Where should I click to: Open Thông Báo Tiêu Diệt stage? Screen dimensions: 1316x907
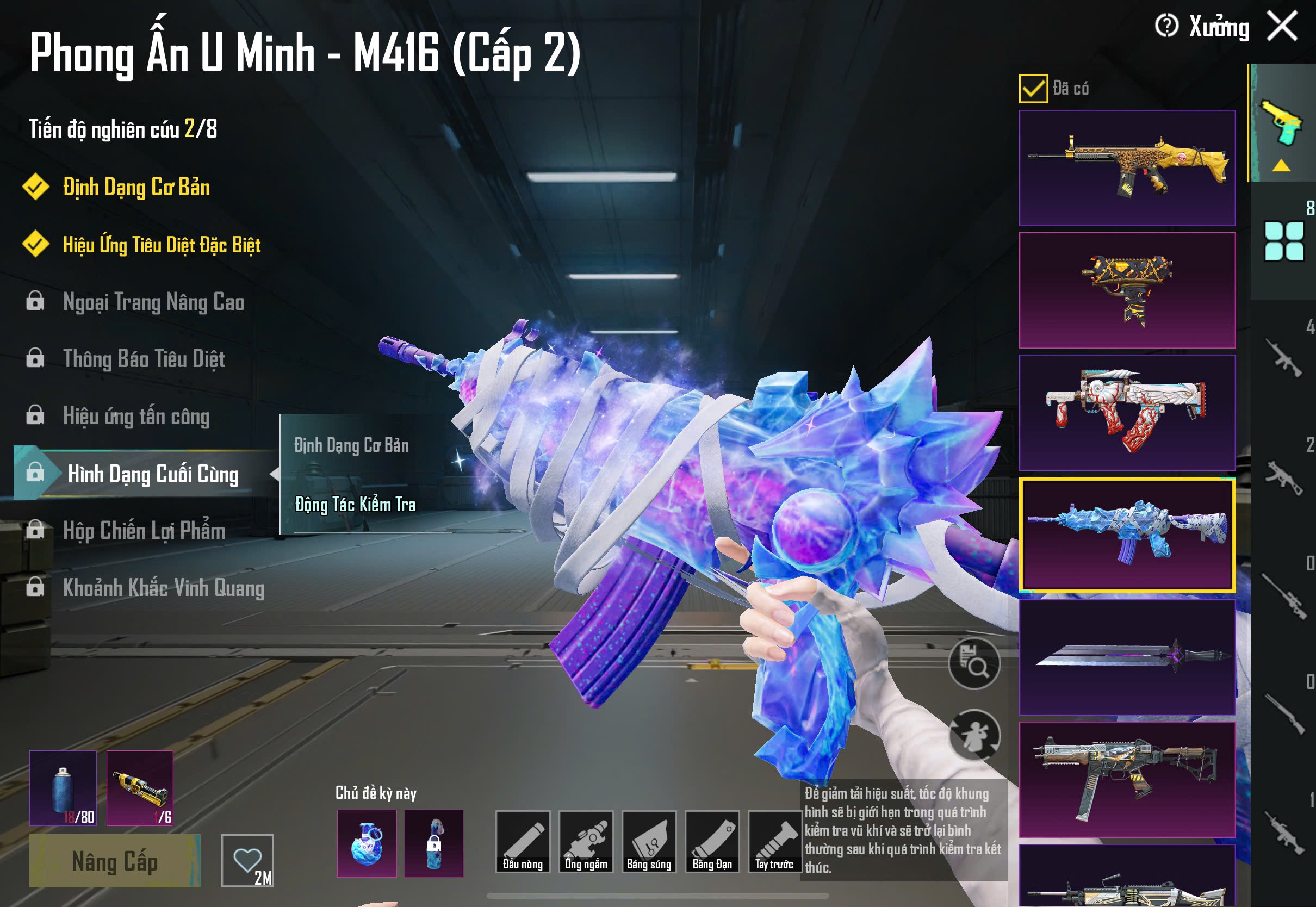tap(144, 359)
